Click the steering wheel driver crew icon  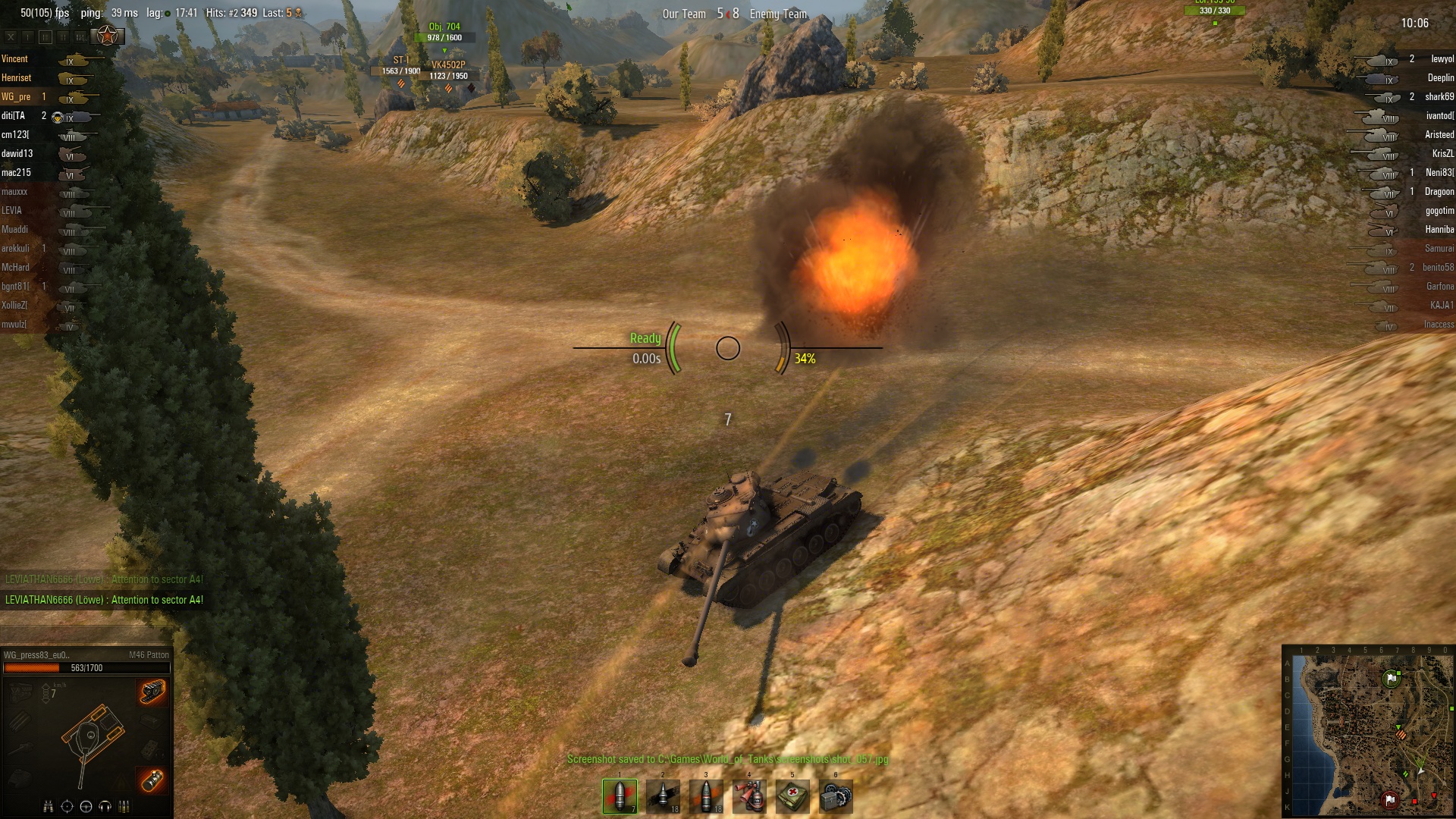point(86,806)
